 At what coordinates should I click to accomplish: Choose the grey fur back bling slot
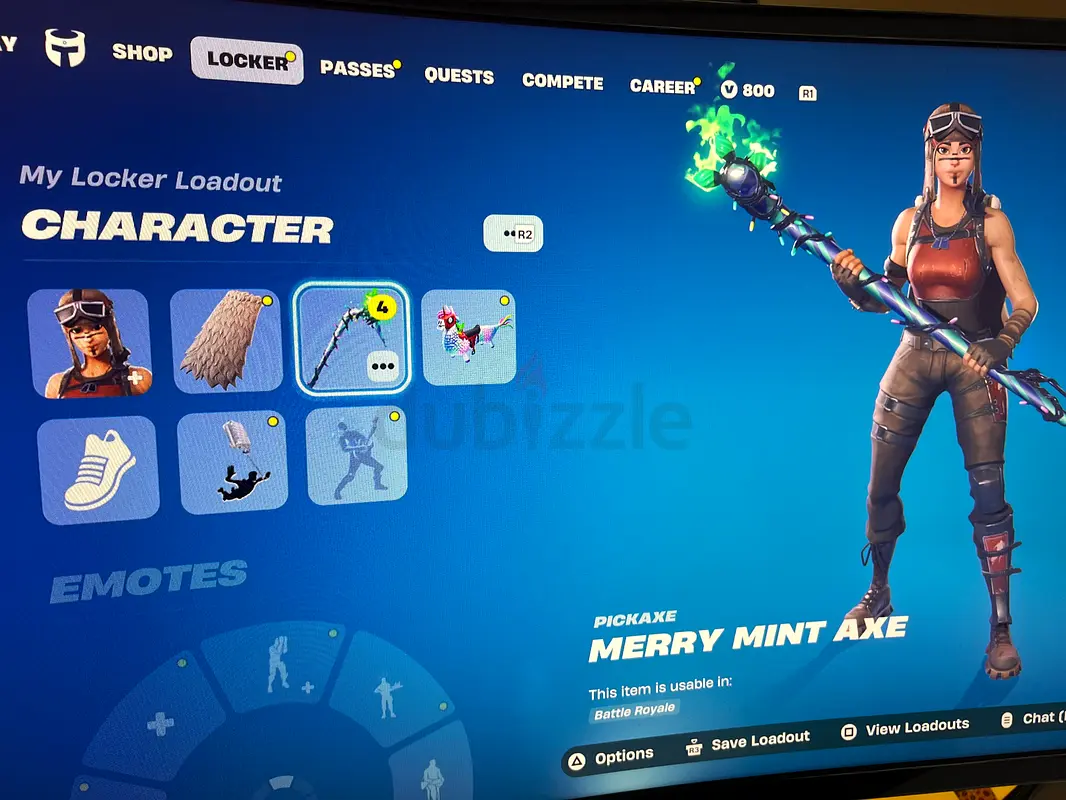(226, 341)
